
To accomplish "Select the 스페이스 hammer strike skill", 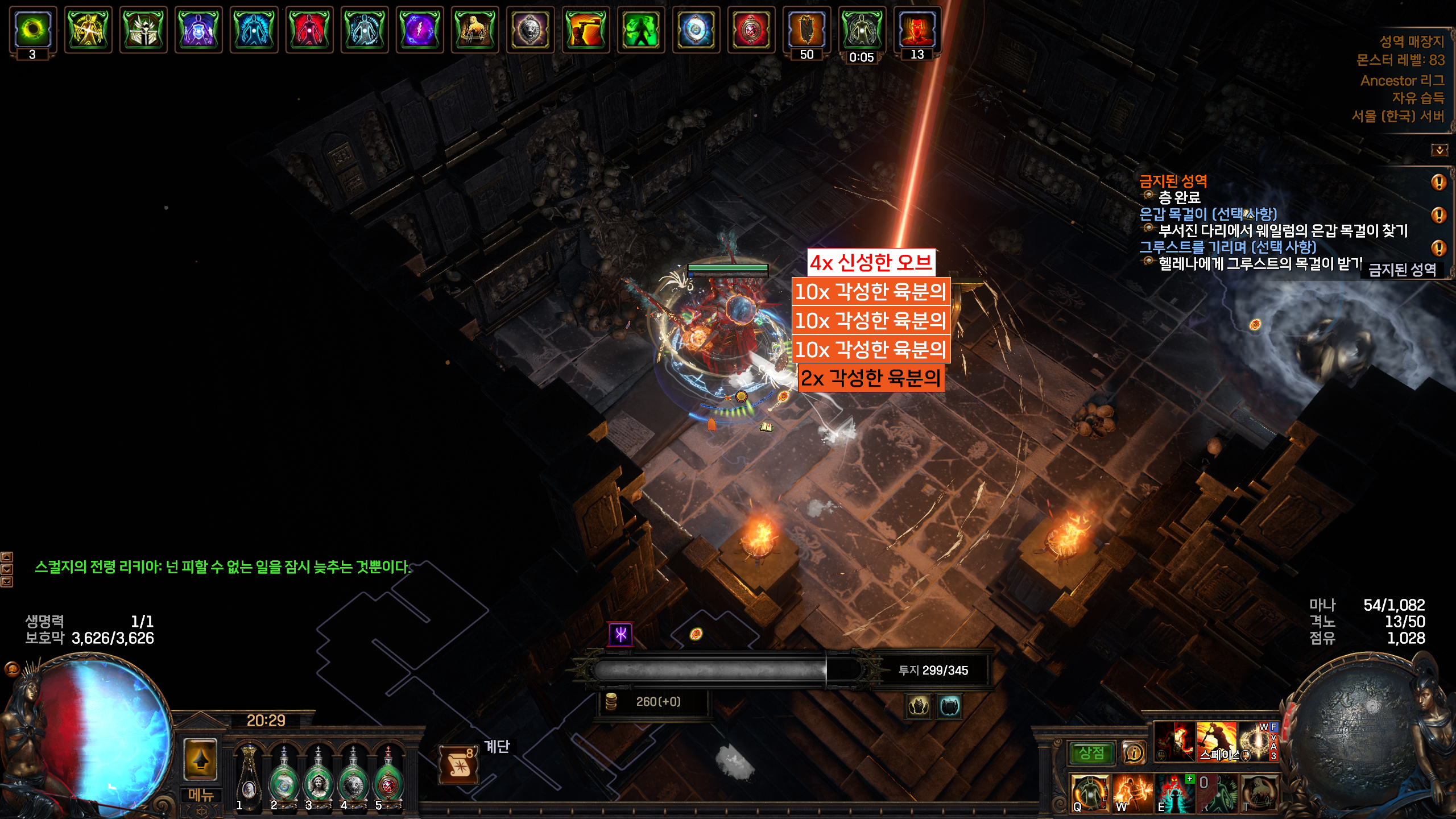I will click(1216, 741).
